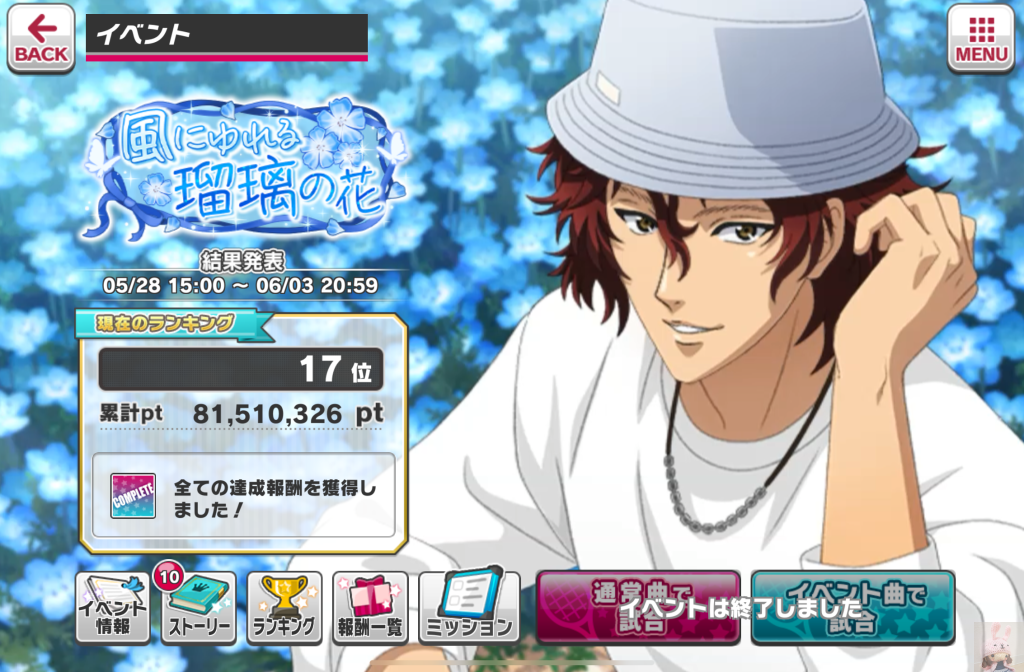The image size is (1024, 672).
Task: Tap the small mascot icon in the corner
Action: tap(1000, 642)
